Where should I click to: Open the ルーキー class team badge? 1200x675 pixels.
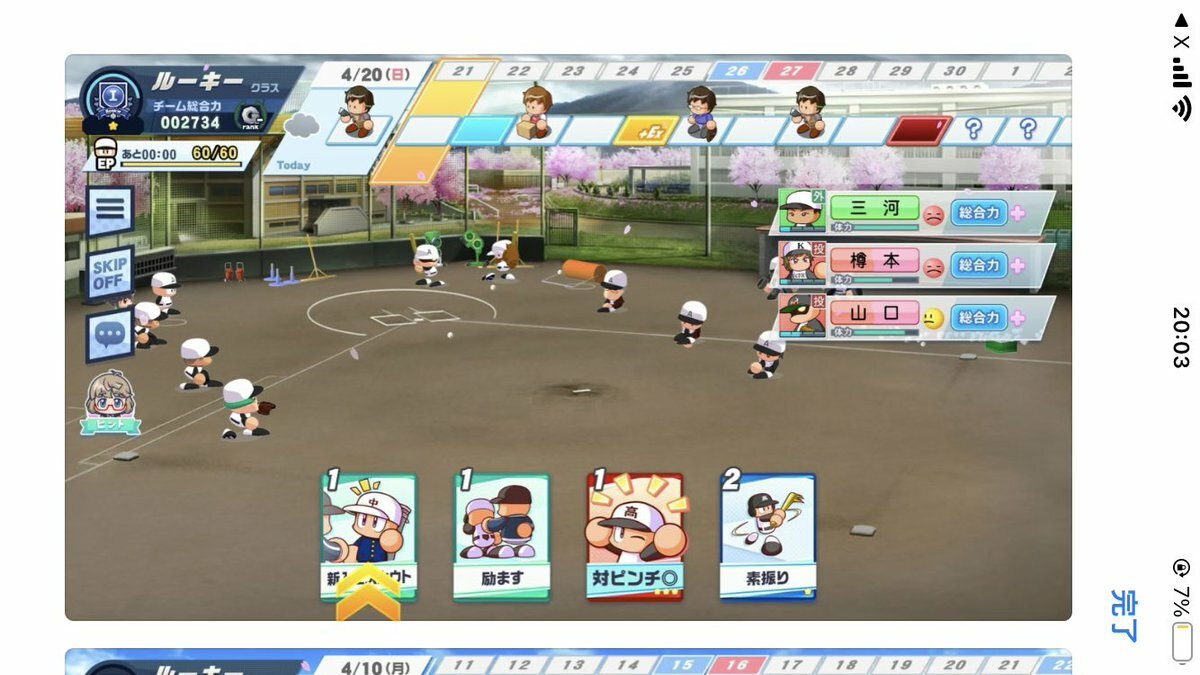(x=111, y=100)
